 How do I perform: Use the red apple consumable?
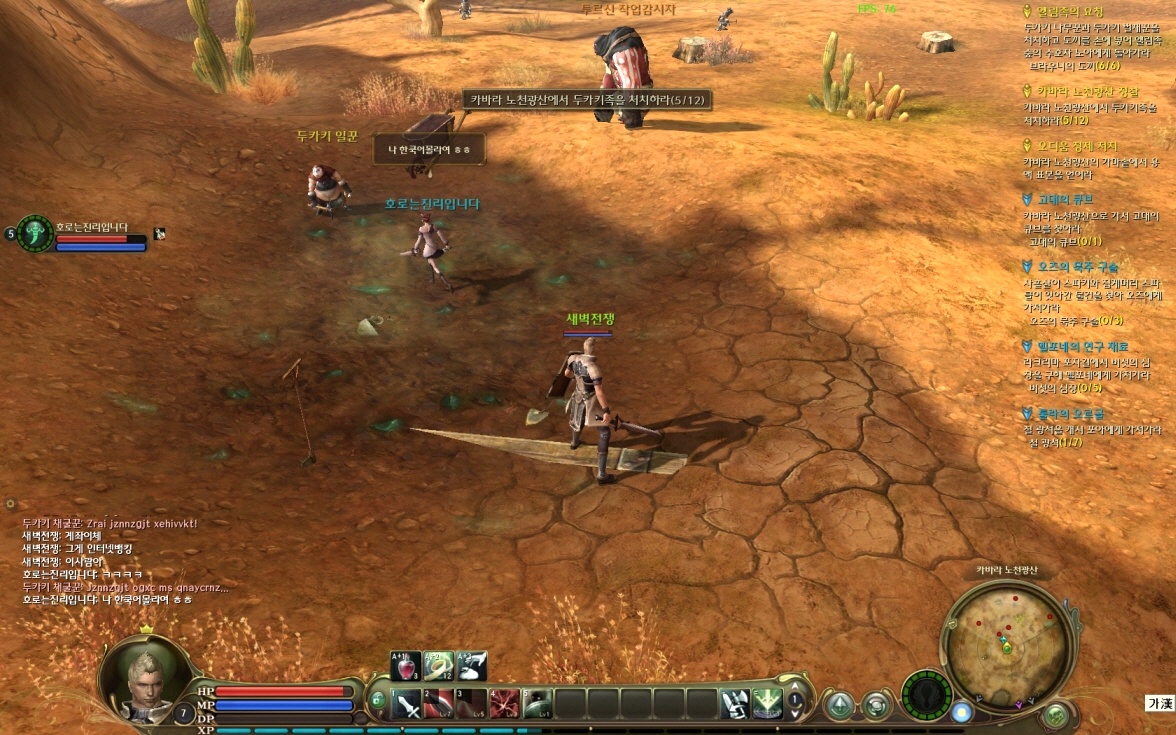pos(406,667)
